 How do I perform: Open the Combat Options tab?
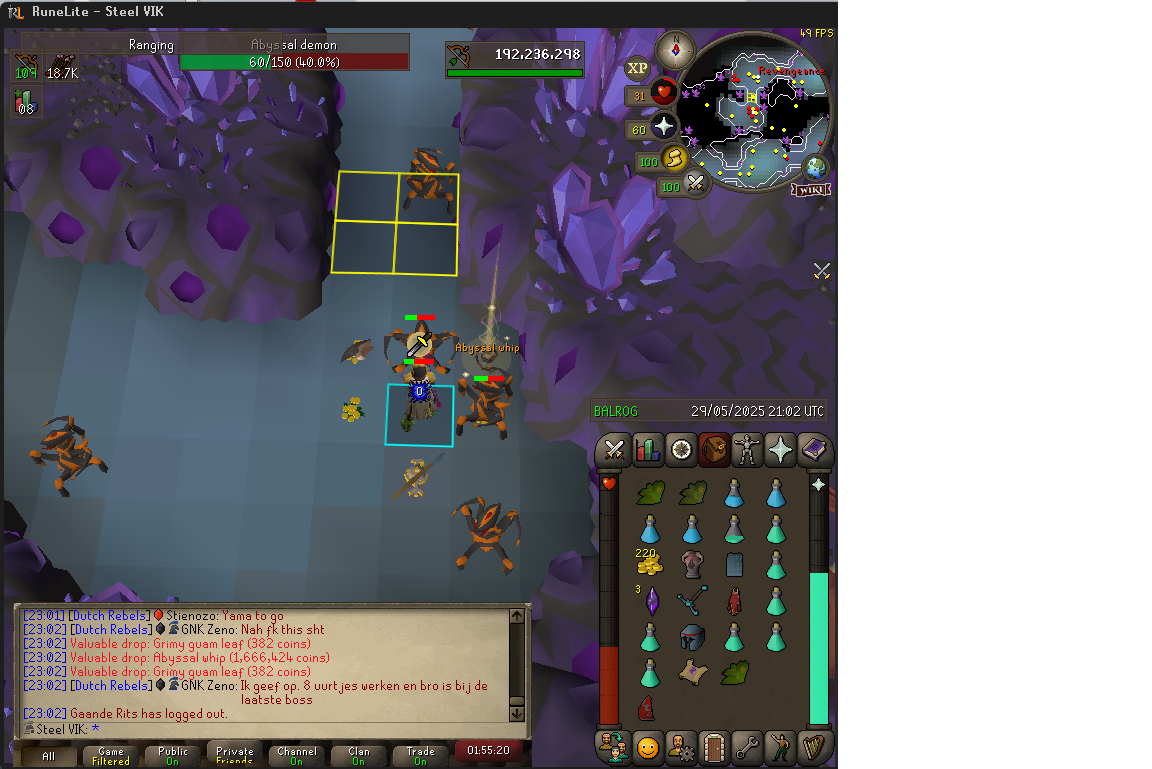614,450
